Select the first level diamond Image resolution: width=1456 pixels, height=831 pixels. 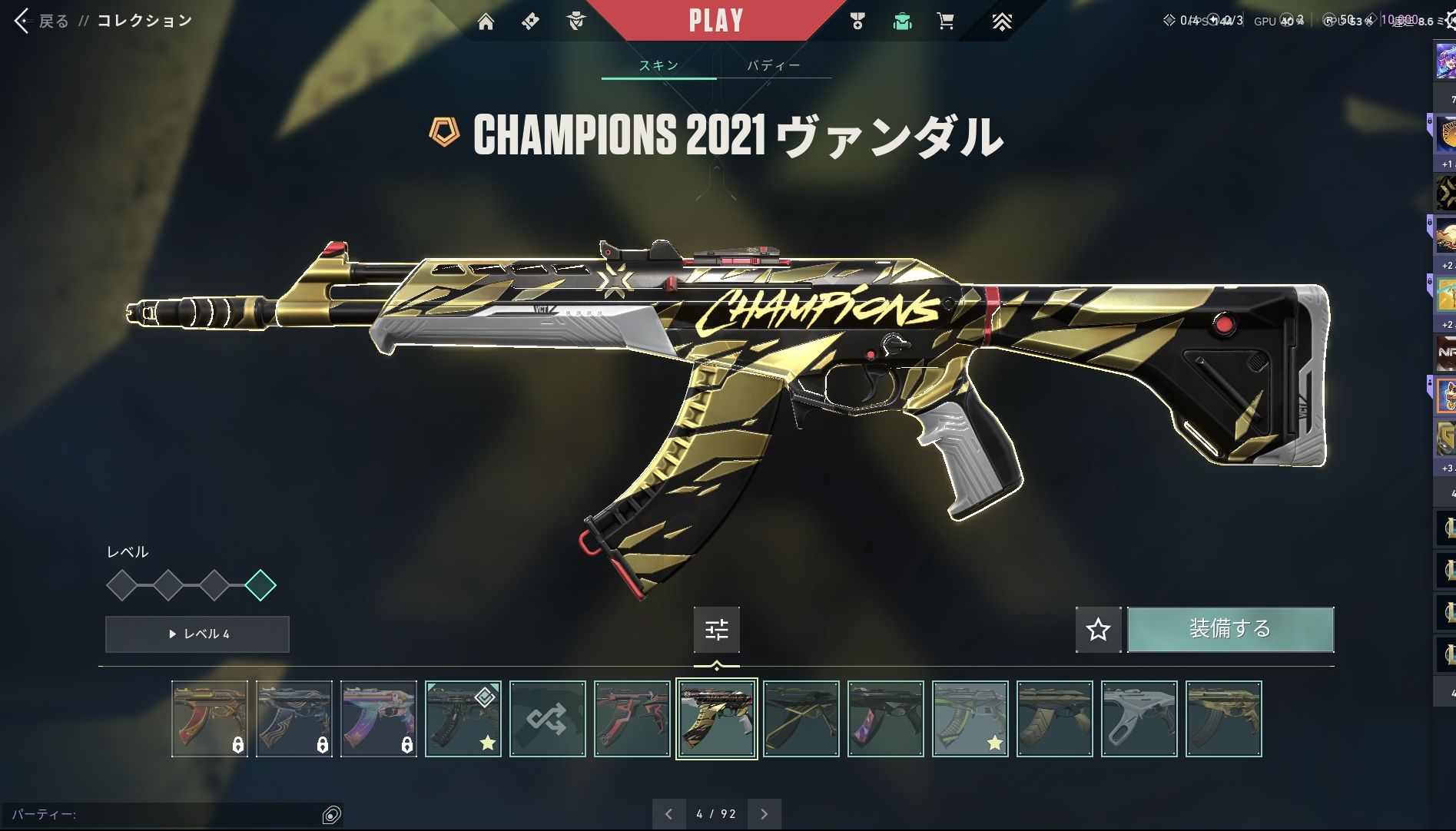pyautogui.click(x=121, y=585)
